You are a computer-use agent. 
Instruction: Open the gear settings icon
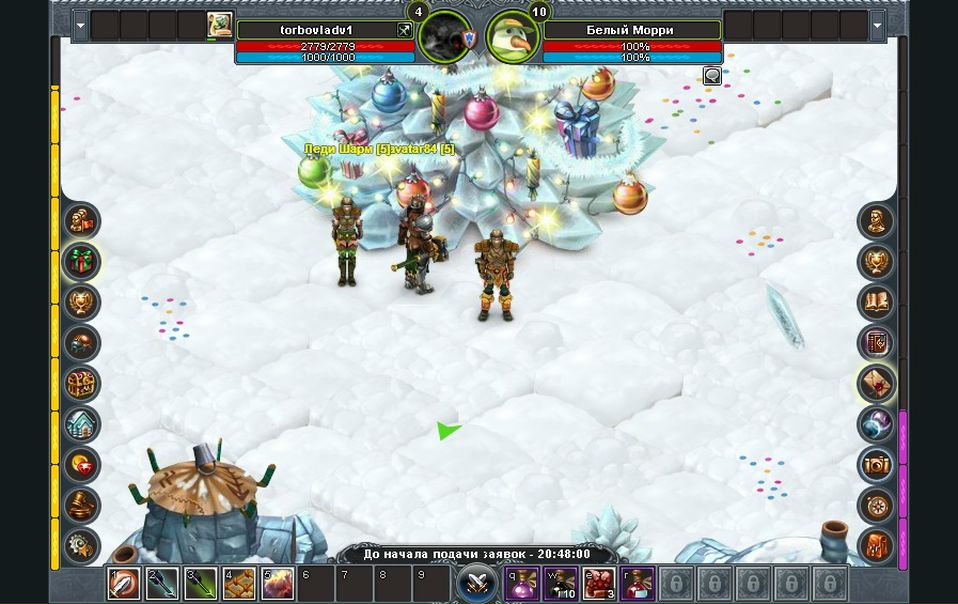(82, 545)
